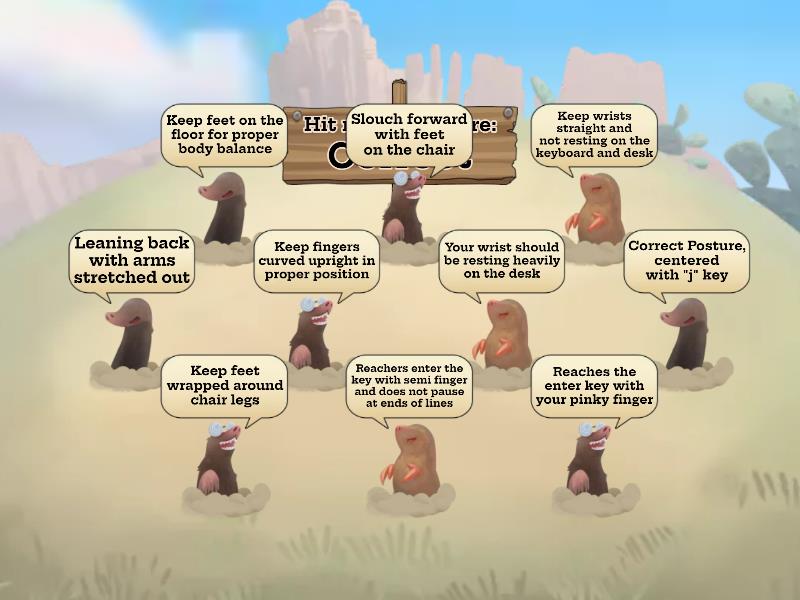Image resolution: width=800 pixels, height=600 pixels.
Task: Select the "enter key with semi finger" mole
Action: click(x=411, y=460)
